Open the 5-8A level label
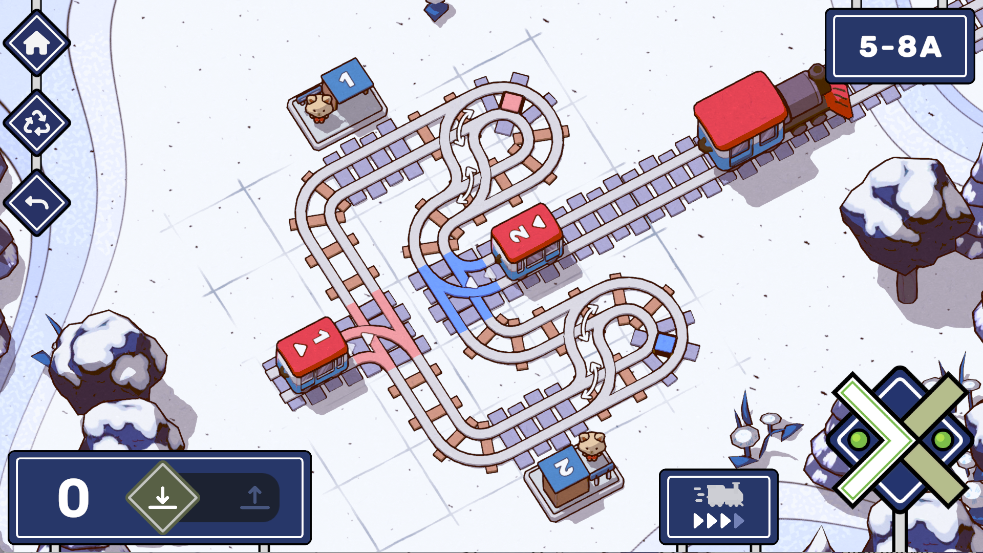The image size is (983, 553). [x=900, y=47]
